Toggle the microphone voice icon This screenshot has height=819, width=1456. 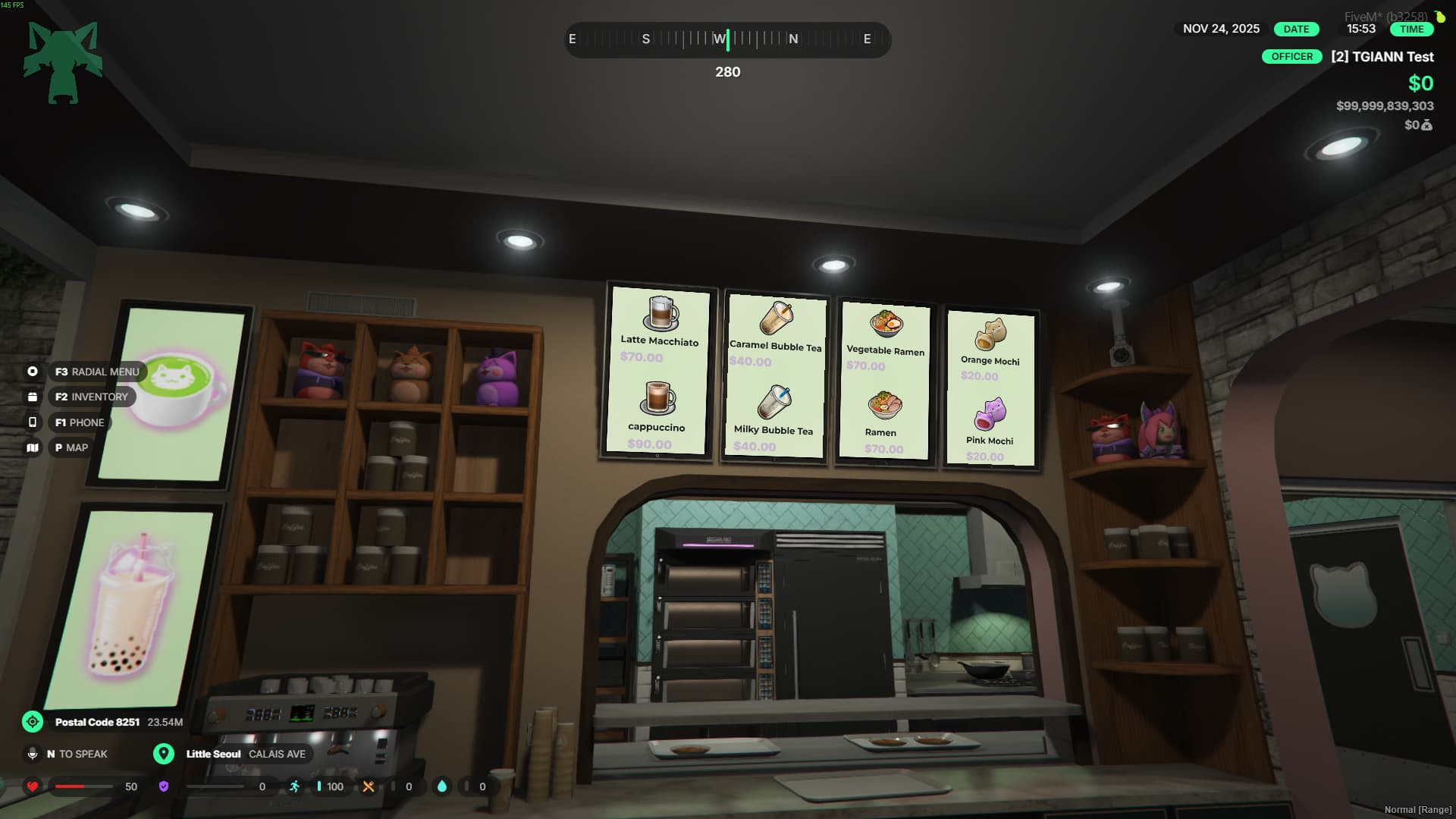tap(33, 754)
